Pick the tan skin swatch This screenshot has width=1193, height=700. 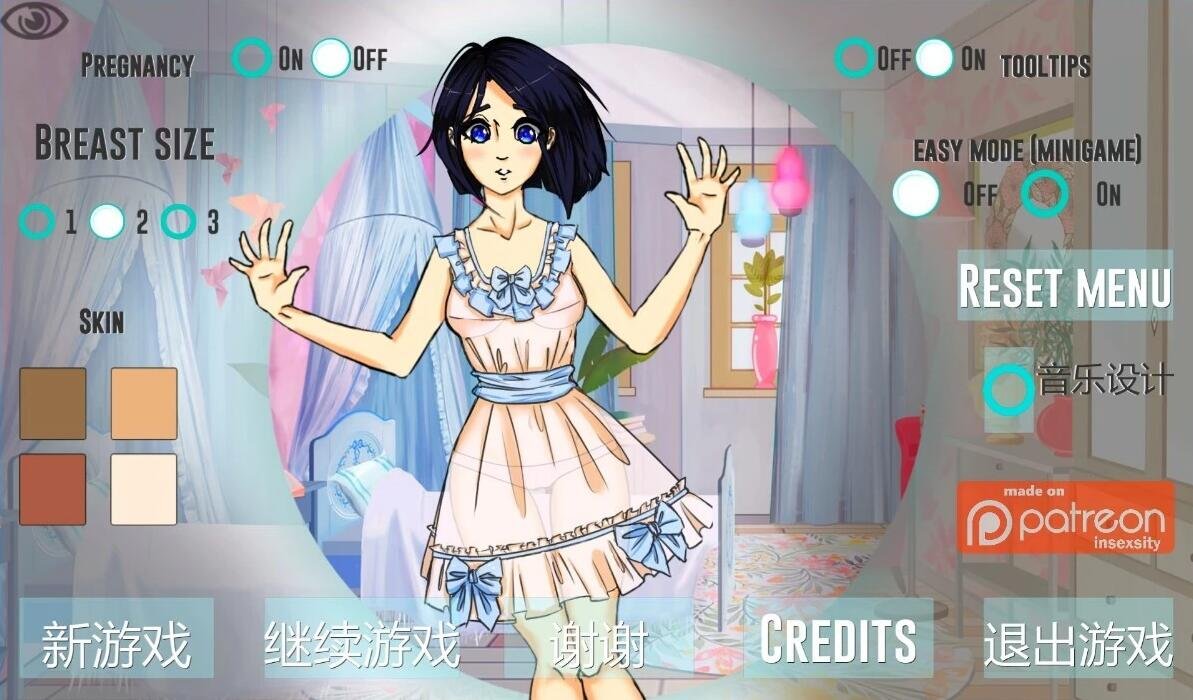click(x=144, y=403)
